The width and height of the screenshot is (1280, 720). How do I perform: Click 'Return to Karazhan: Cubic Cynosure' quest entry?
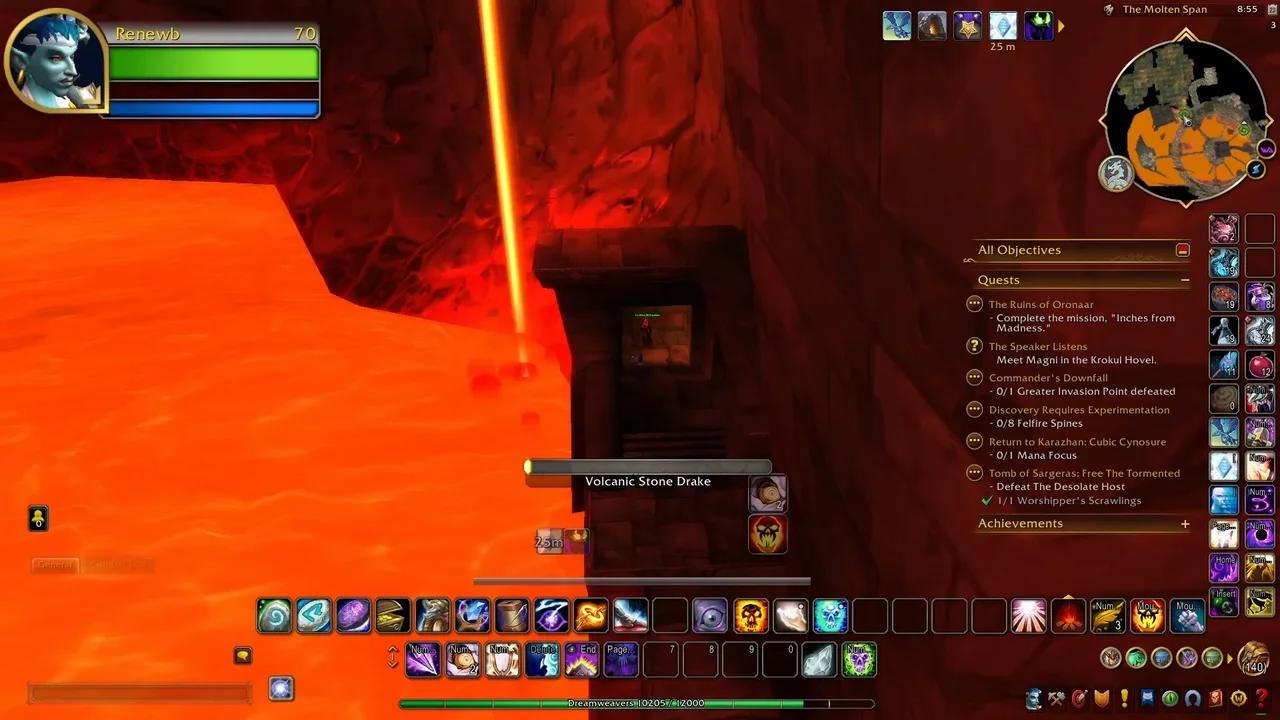coord(1078,441)
